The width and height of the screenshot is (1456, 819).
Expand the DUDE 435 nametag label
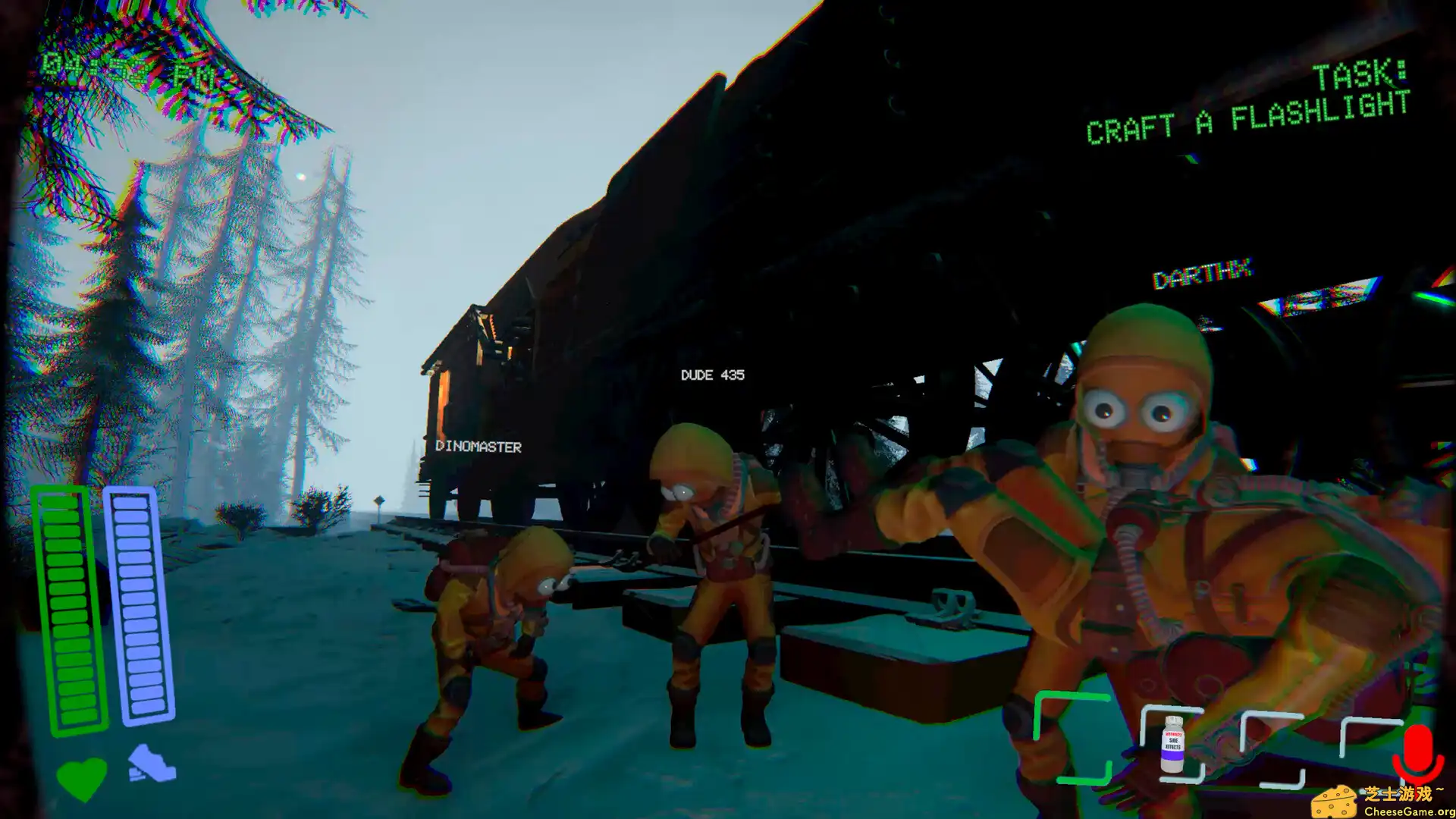click(x=711, y=375)
